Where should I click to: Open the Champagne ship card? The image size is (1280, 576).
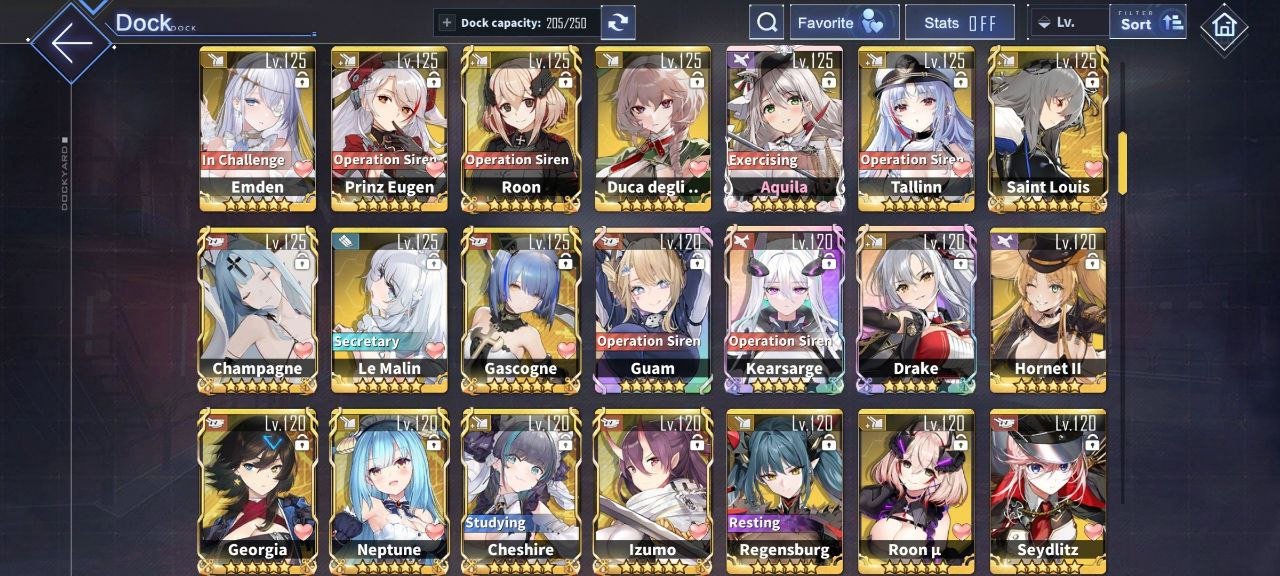coord(258,309)
